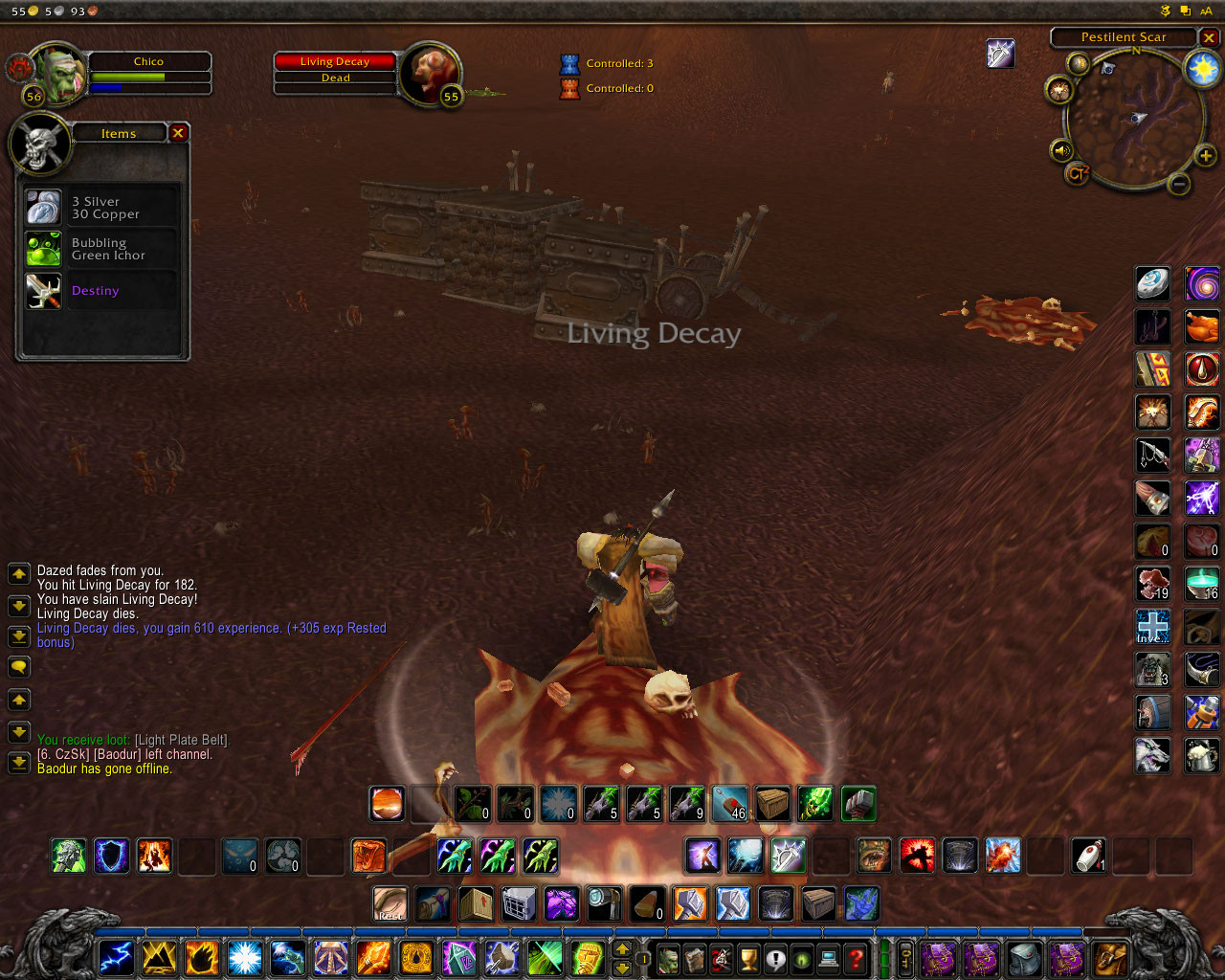Screen dimensions: 1225x980
Task: Toggle the sound speaker button by minimap
Action: [x=1061, y=151]
